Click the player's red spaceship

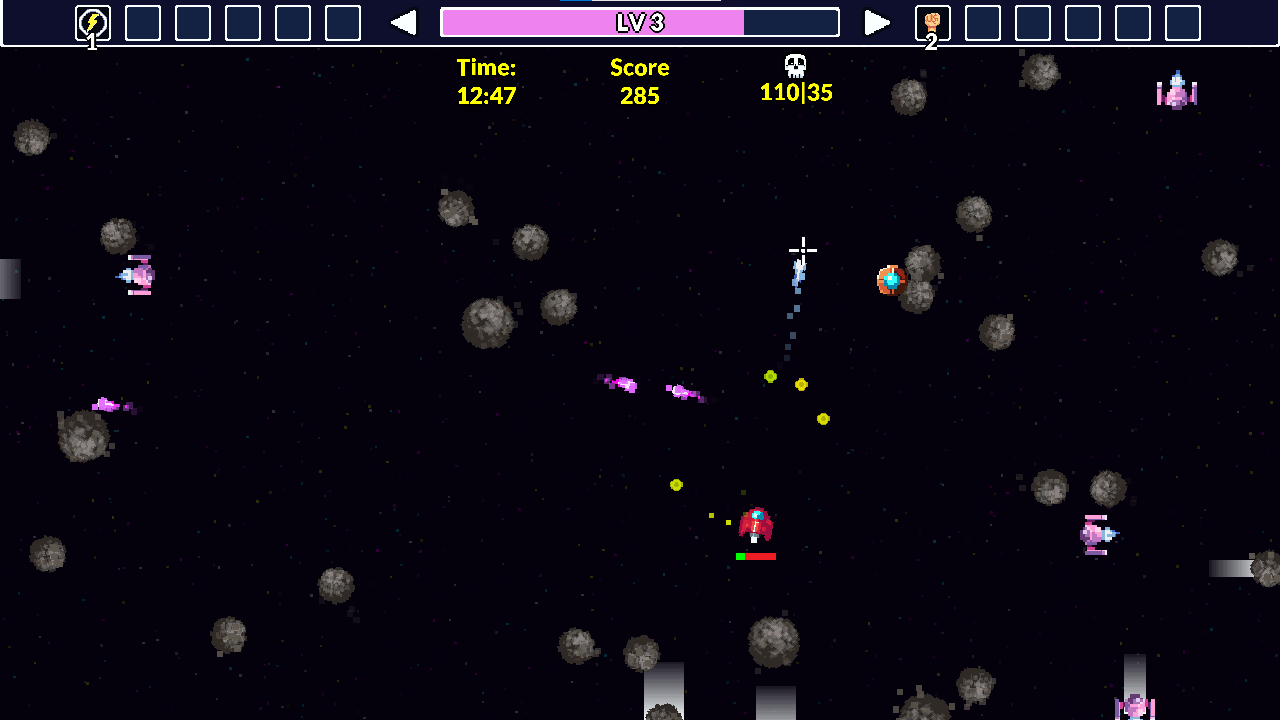pos(758,521)
